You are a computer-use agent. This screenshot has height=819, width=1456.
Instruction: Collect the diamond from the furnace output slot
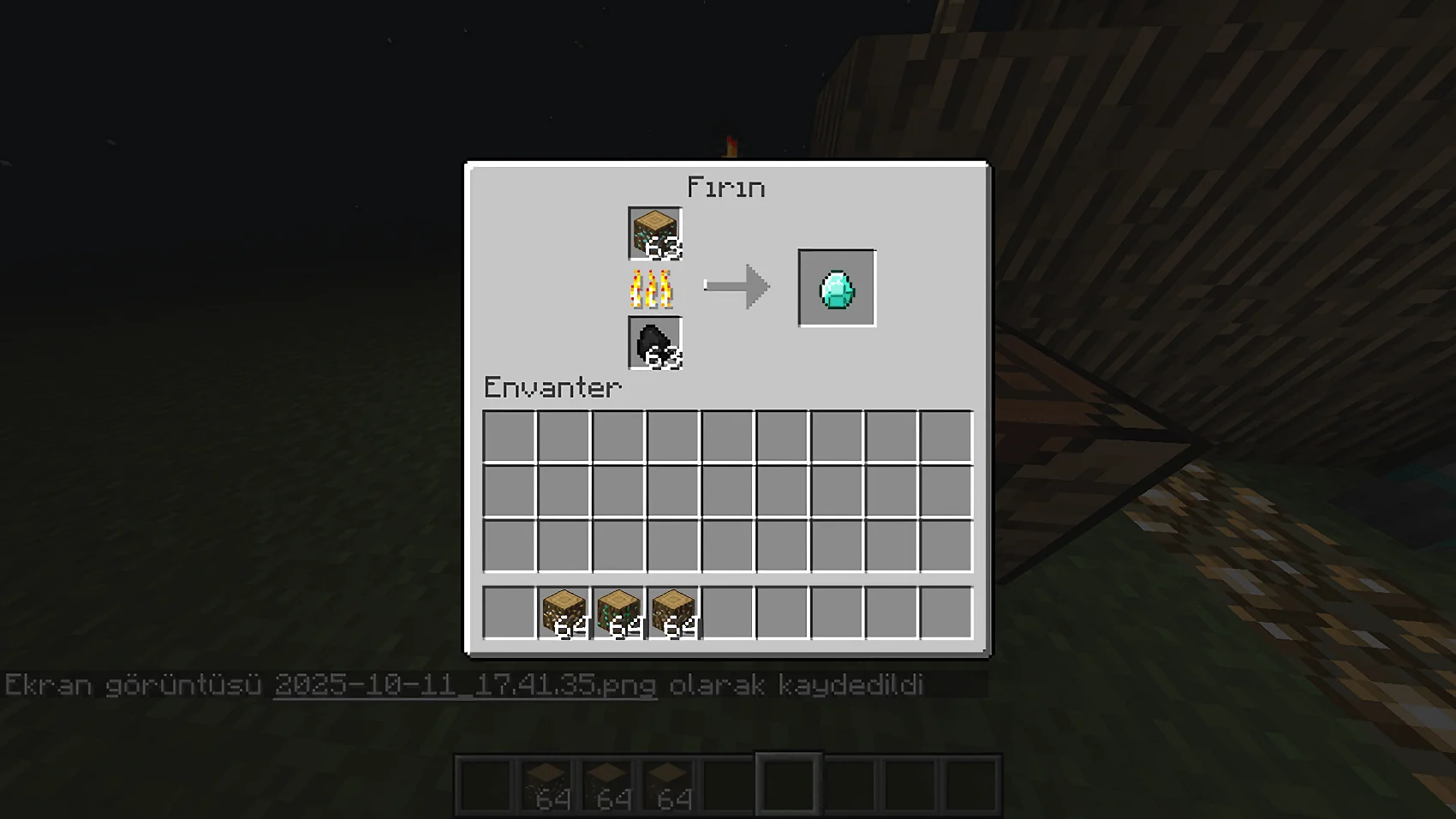pos(837,289)
